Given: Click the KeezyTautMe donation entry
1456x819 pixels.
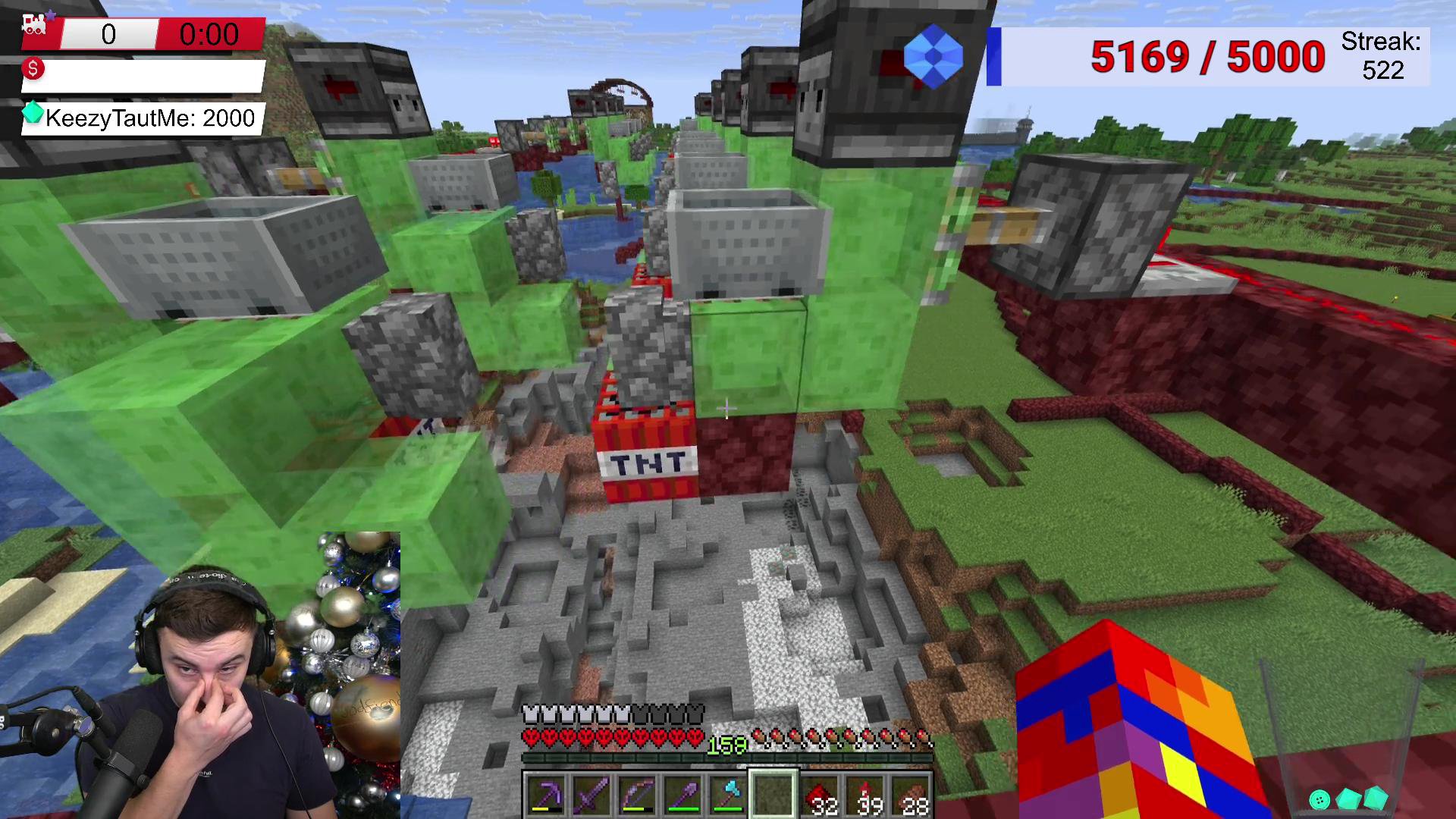Looking at the screenshot, I should [144, 118].
